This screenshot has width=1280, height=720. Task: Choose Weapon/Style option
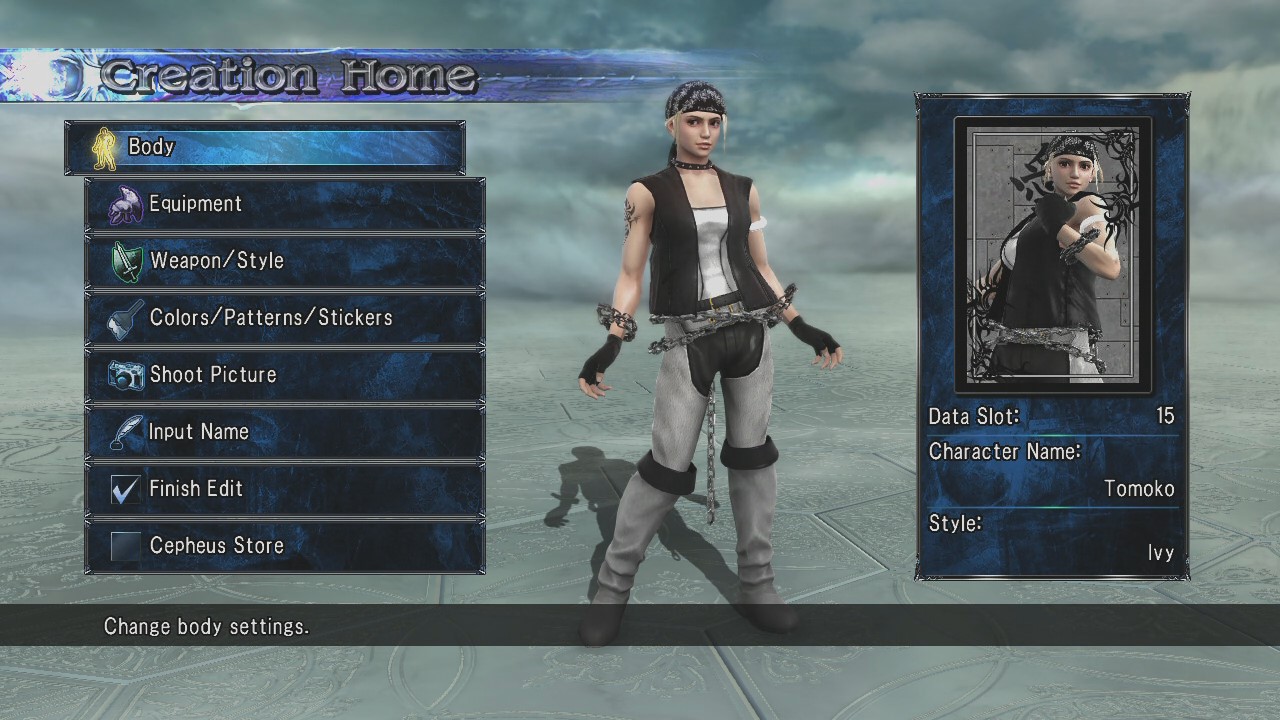[x=285, y=261]
